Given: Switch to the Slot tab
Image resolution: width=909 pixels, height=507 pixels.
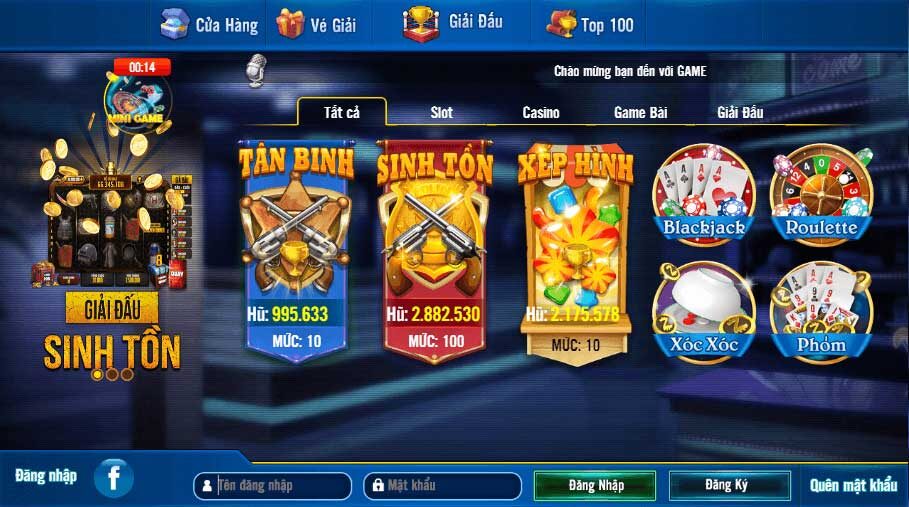Looking at the screenshot, I should click(x=441, y=113).
